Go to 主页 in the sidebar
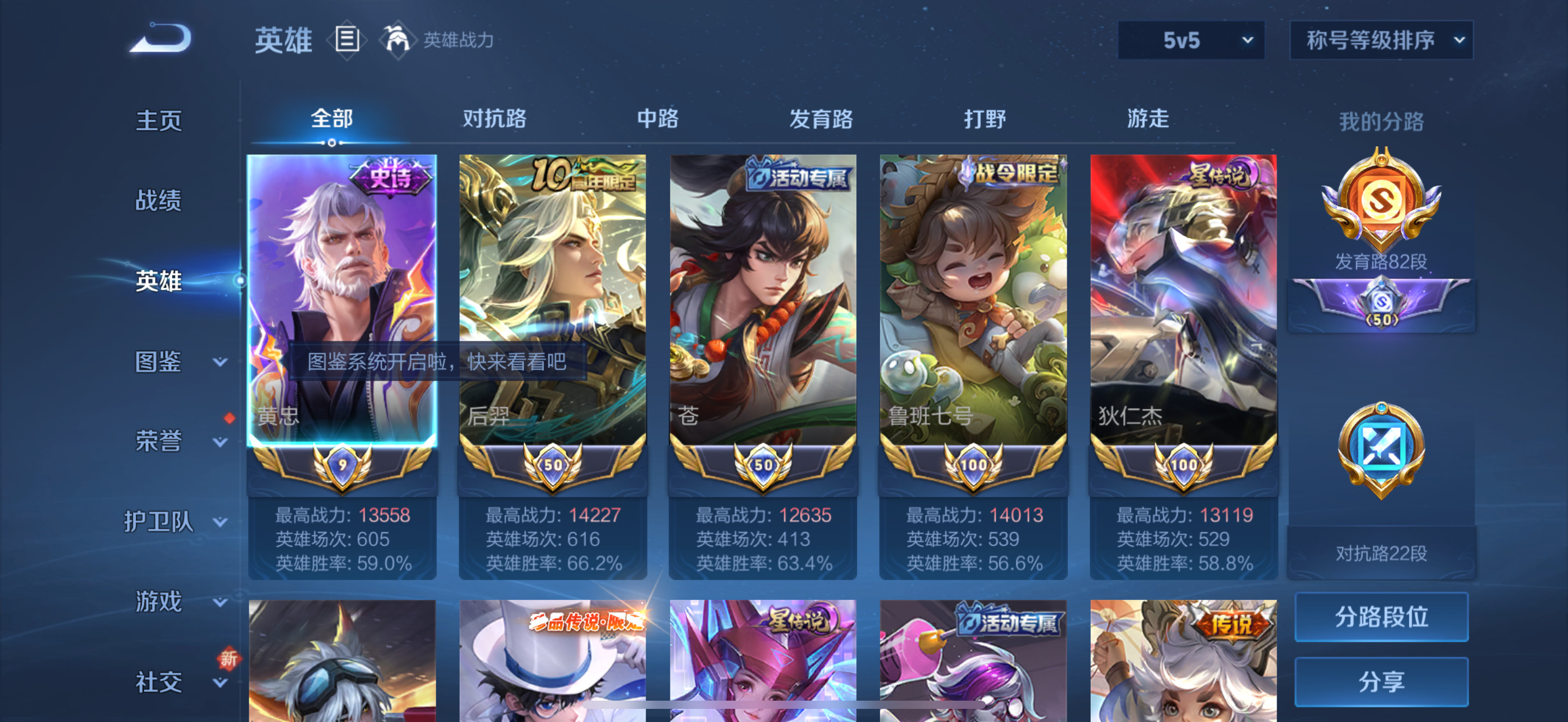Viewport: 1568px width, 722px height. click(x=160, y=121)
